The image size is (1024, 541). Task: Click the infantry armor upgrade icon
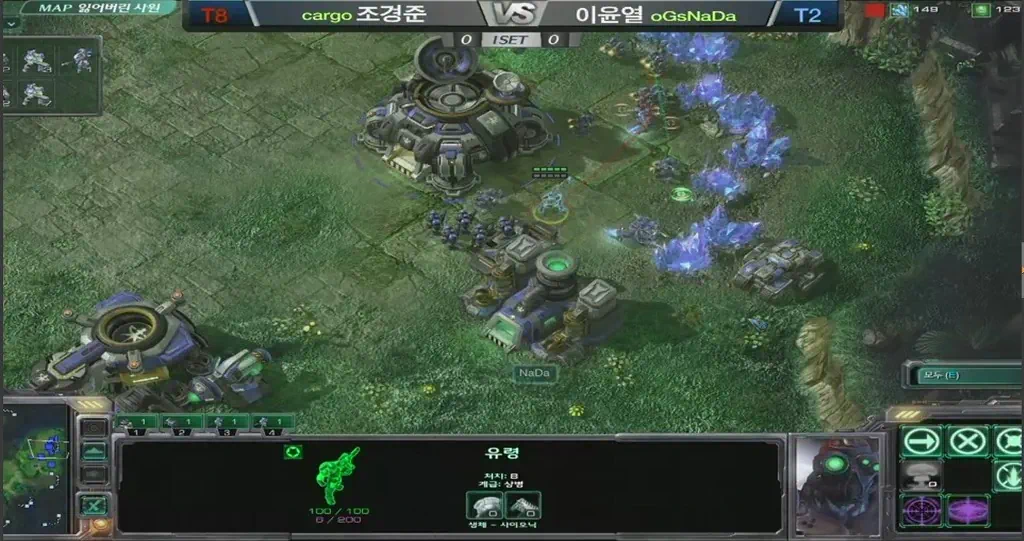(x=483, y=504)
